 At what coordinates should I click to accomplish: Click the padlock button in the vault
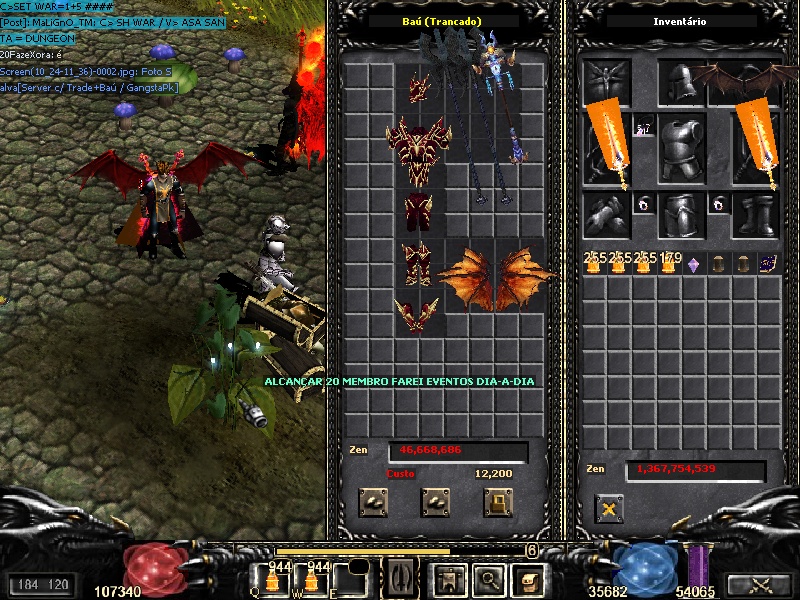498,501
